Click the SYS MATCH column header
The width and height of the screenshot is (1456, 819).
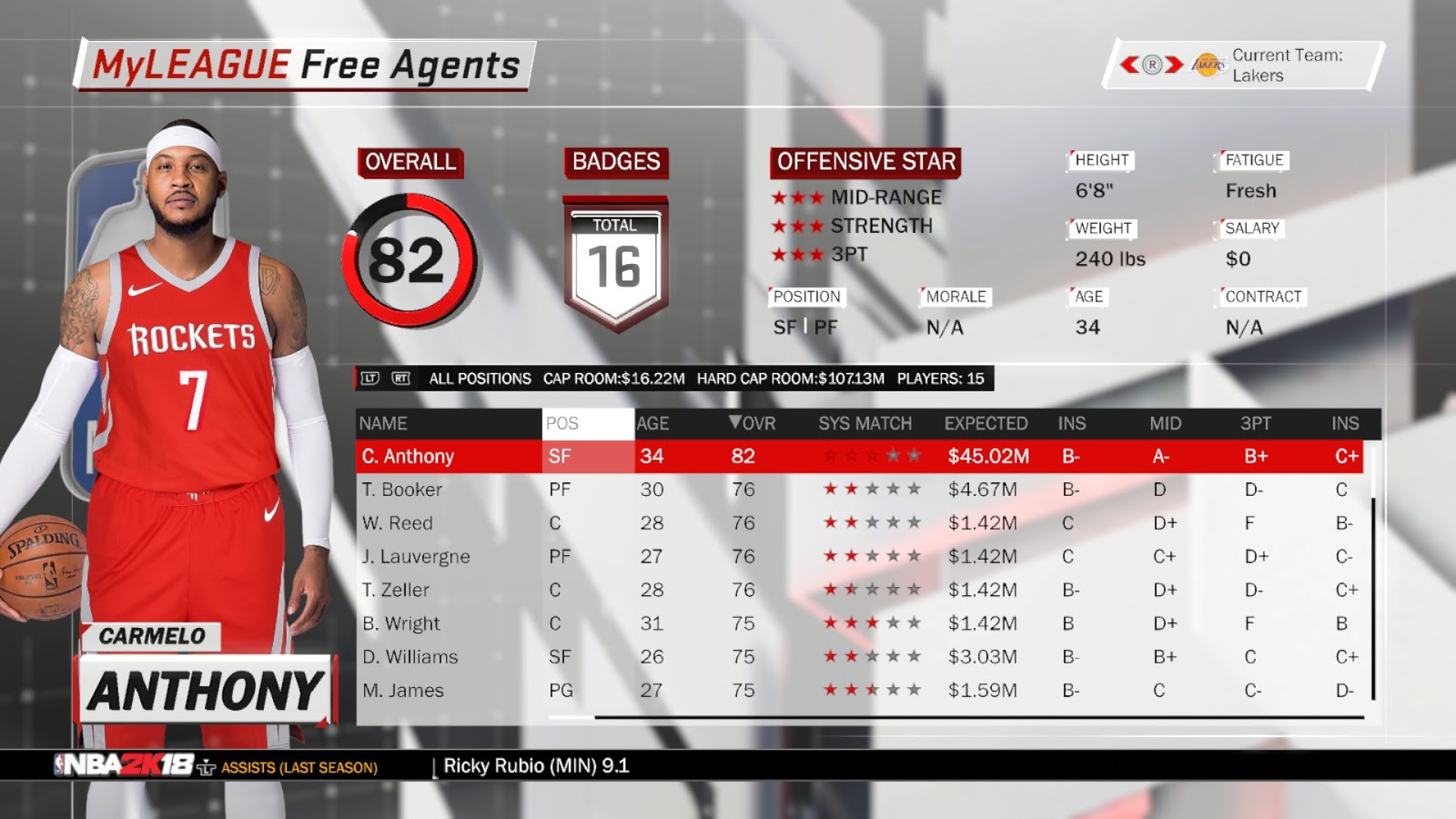(864, 423)
